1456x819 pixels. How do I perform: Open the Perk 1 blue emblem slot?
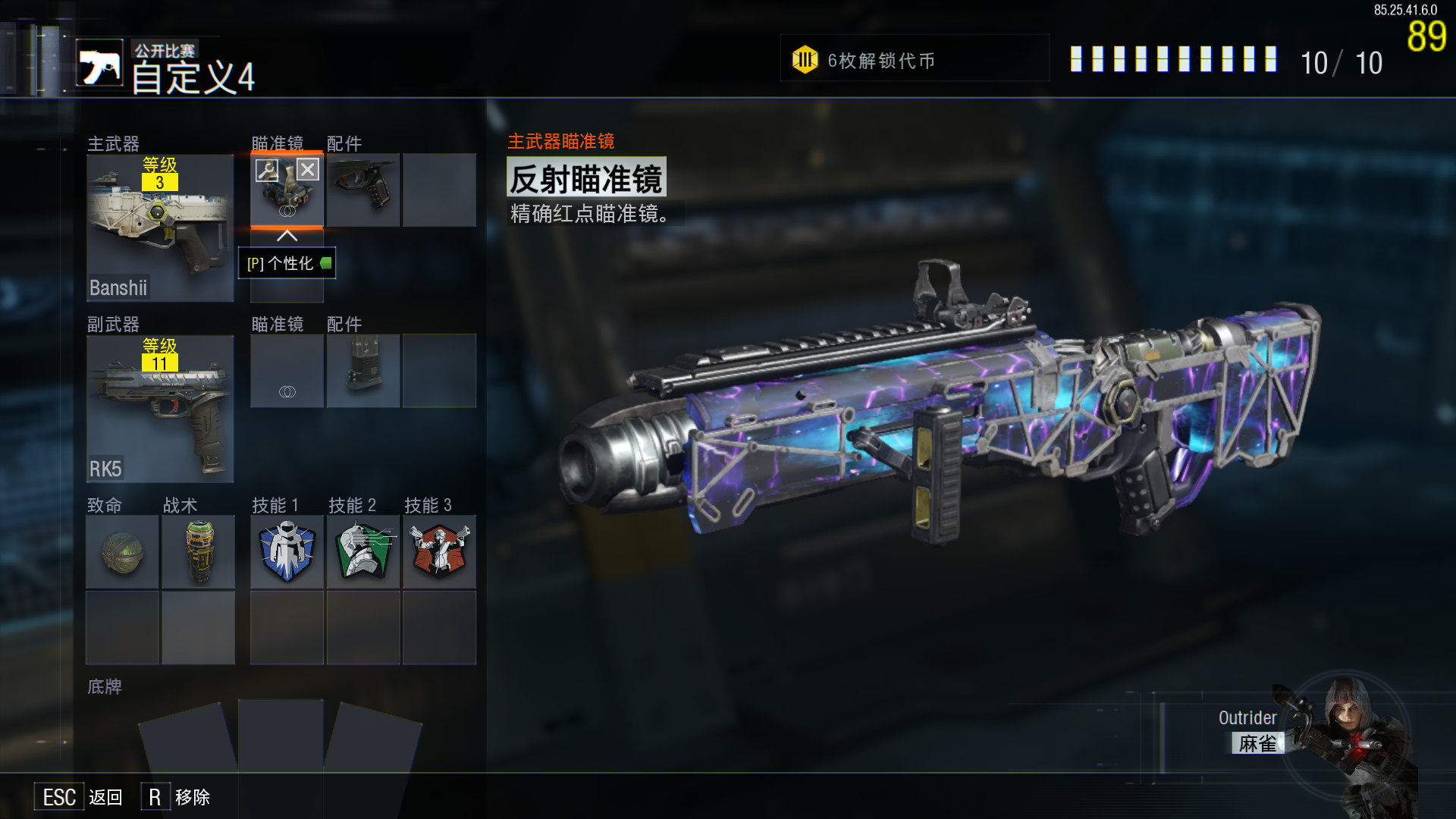point(287,552)
